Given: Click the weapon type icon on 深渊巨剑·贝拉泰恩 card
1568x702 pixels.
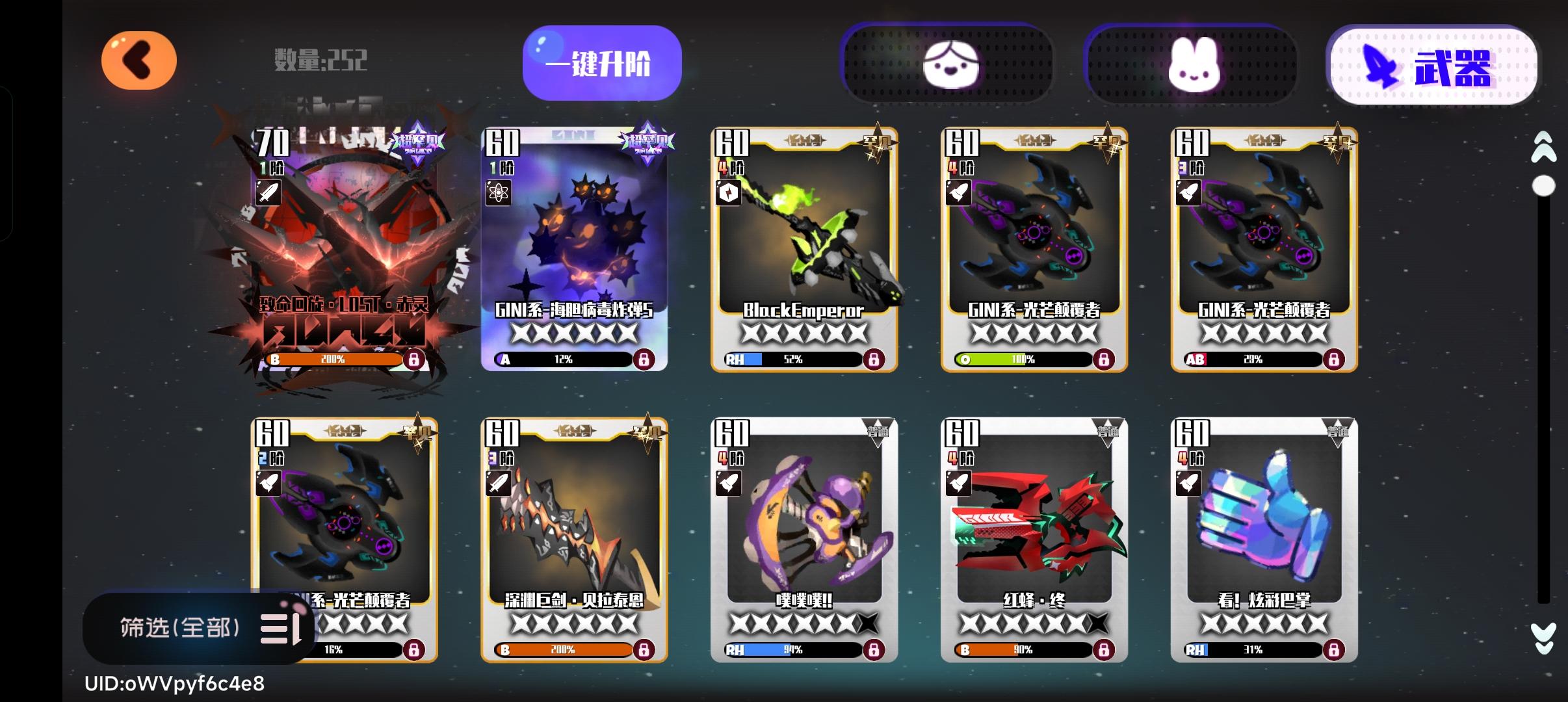Looking at the screenshot, I should point(499,482).
